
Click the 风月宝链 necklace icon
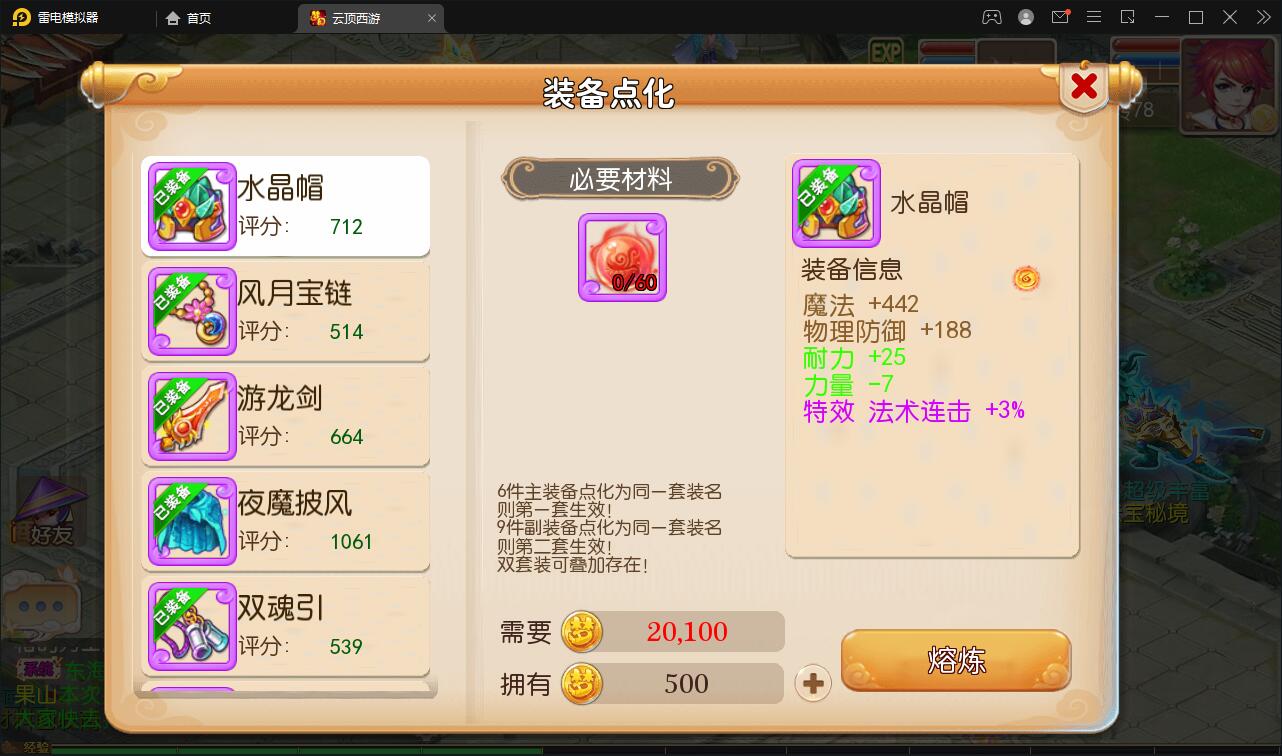pyautogui.click(x=191, y=311)
